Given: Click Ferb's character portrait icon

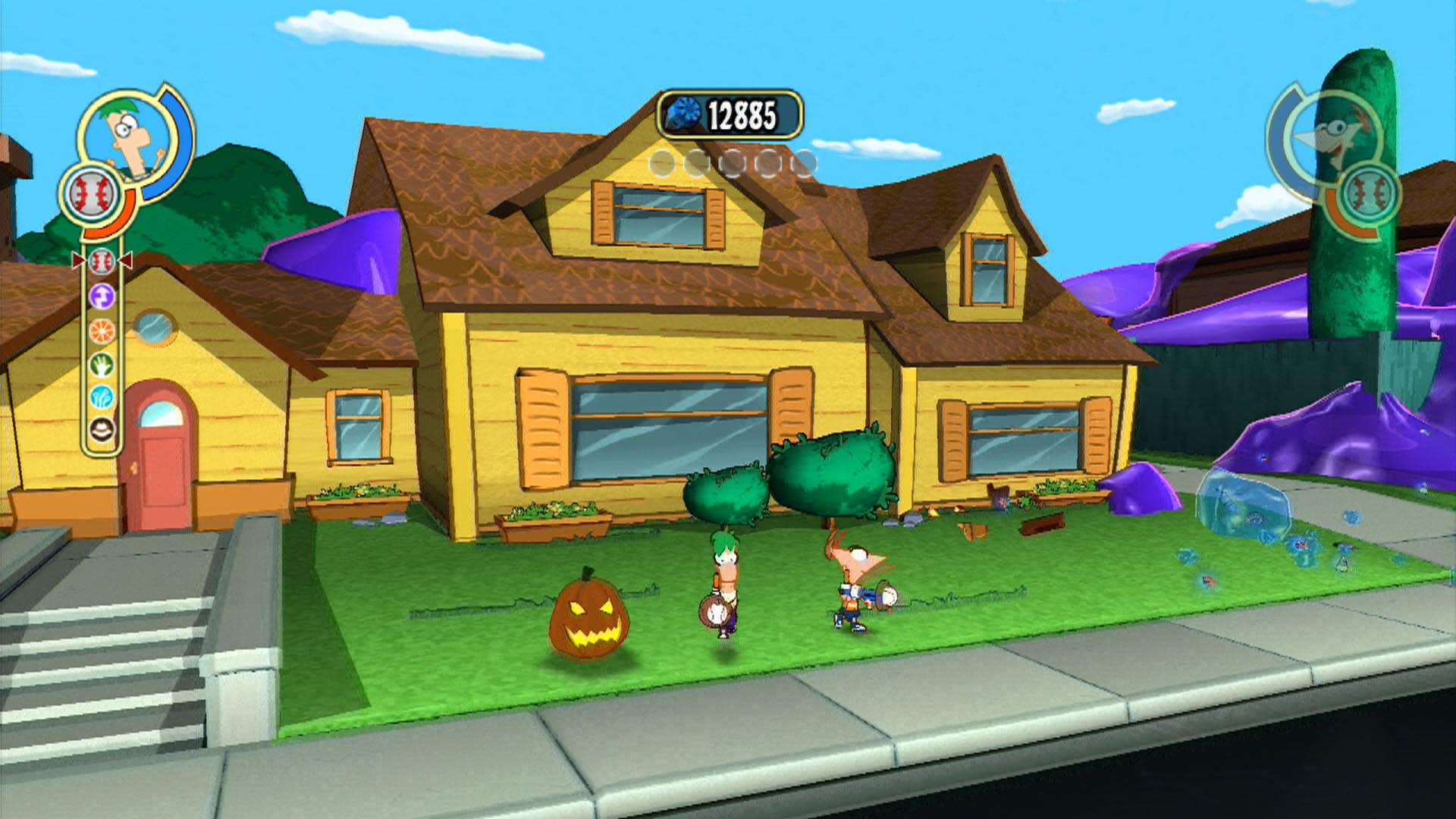Looking at the screenshot, I should click(x=126, y=134).
